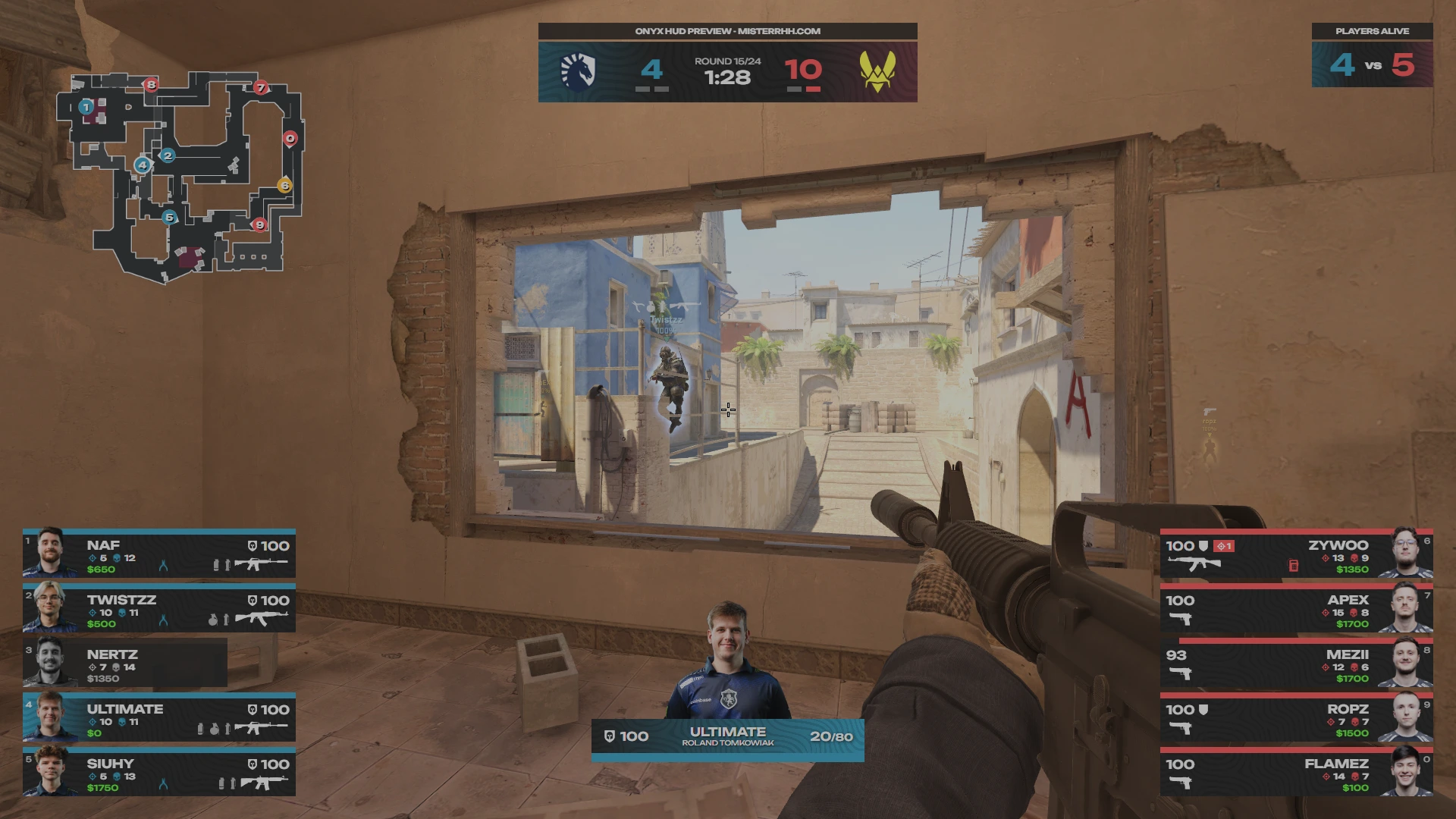Select NAF's player row
Viewport: 1456px width, 819px height.
[x=159, y=555]
